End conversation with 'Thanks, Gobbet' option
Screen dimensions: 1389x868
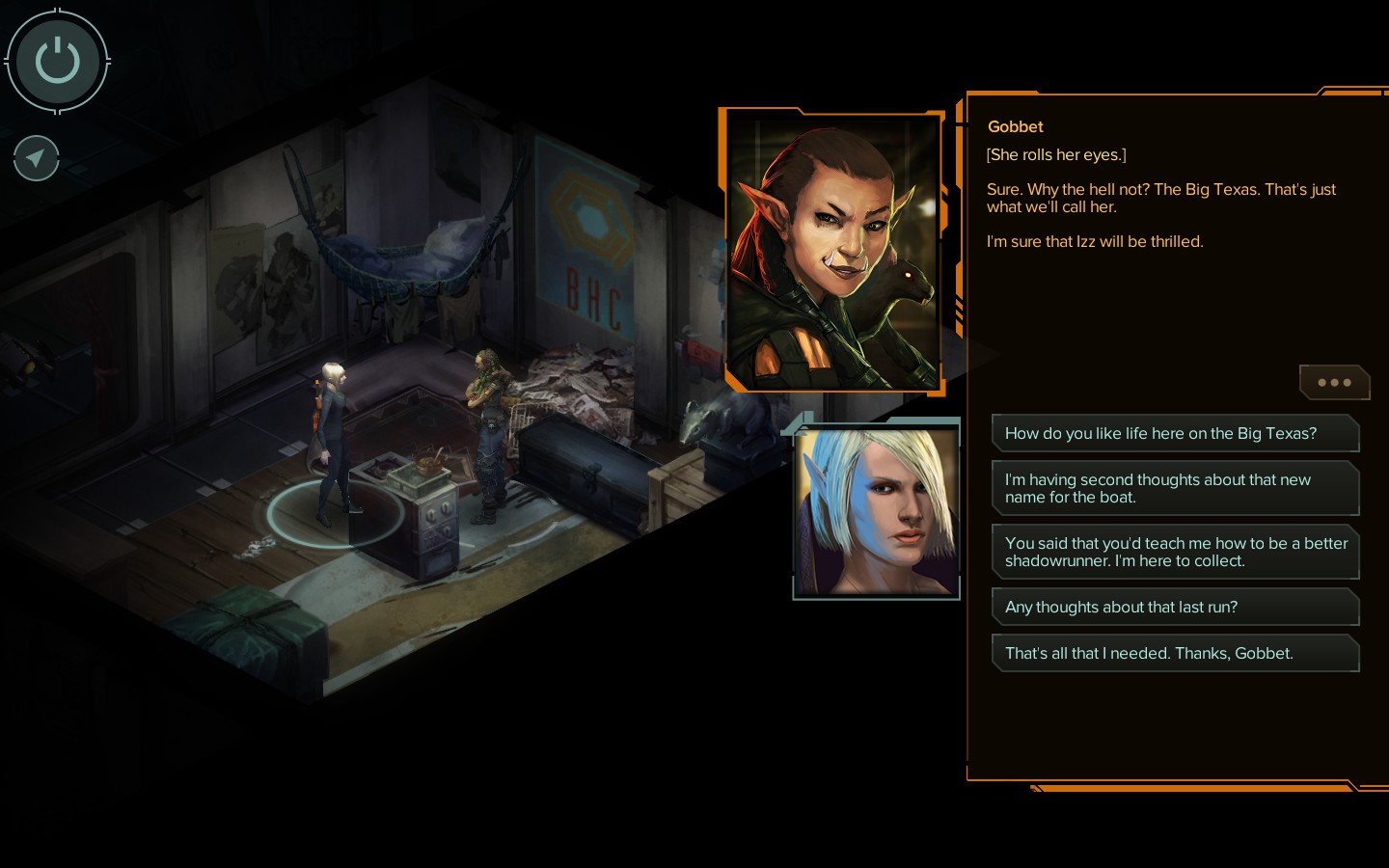[x=1174, y=653]
